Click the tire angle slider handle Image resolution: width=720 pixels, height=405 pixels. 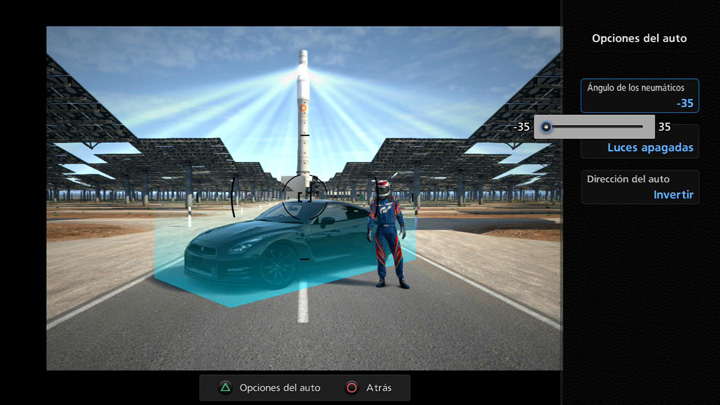(546, 127)
